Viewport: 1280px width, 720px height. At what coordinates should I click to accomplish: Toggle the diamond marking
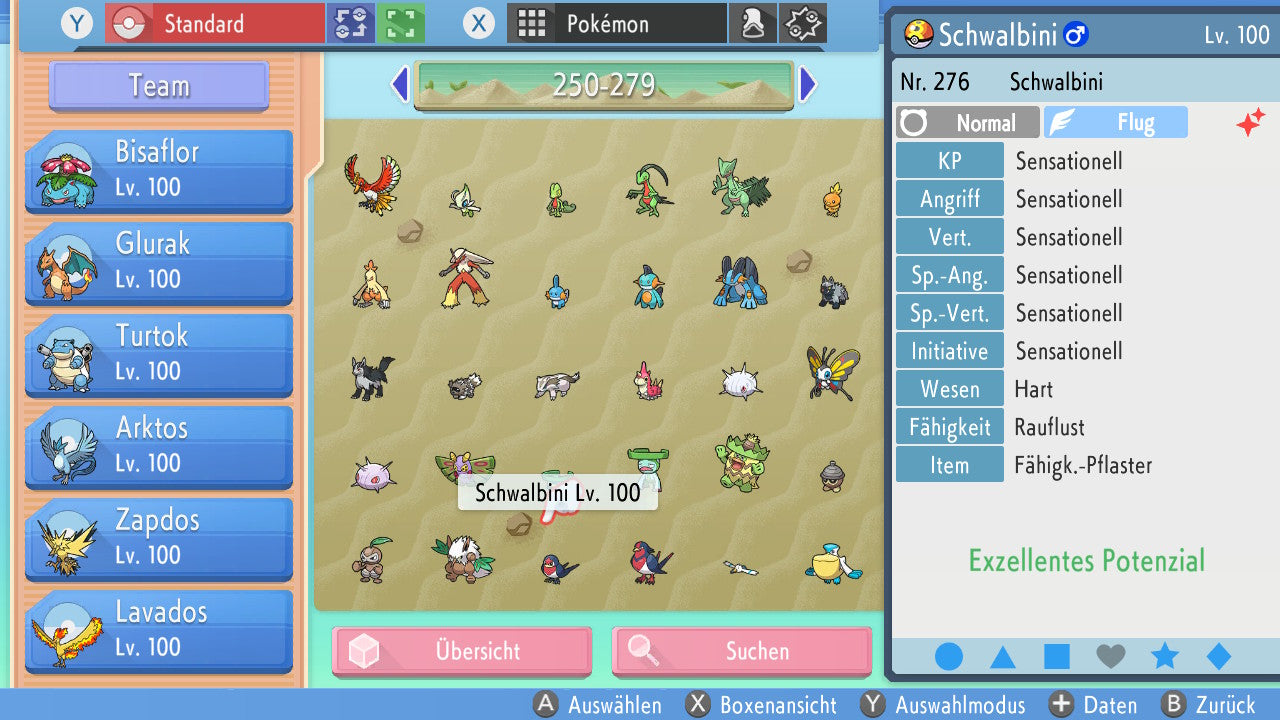coord(1218,657)
